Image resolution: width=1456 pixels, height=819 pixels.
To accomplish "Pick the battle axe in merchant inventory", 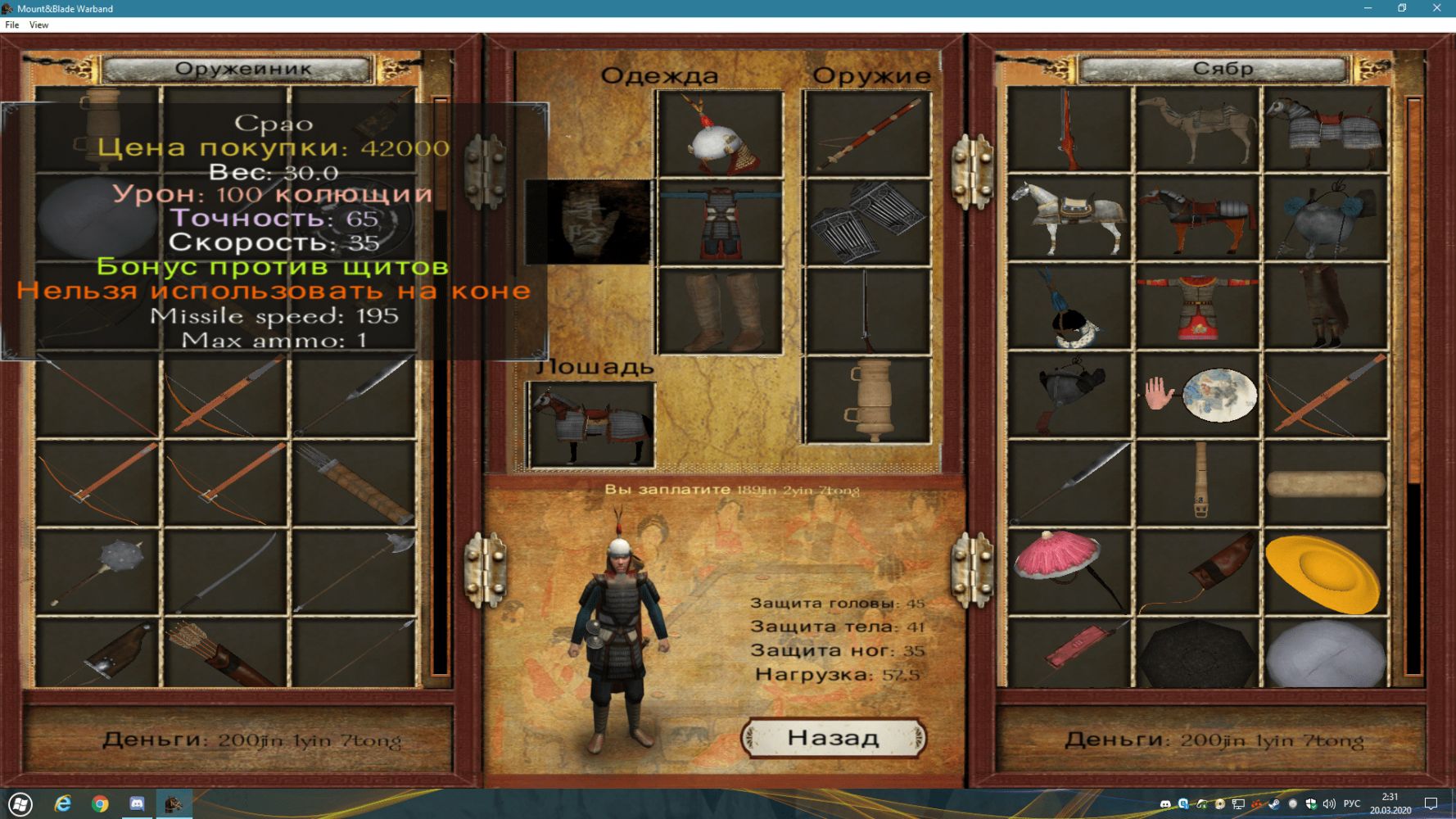I will (x=354, y=571).
